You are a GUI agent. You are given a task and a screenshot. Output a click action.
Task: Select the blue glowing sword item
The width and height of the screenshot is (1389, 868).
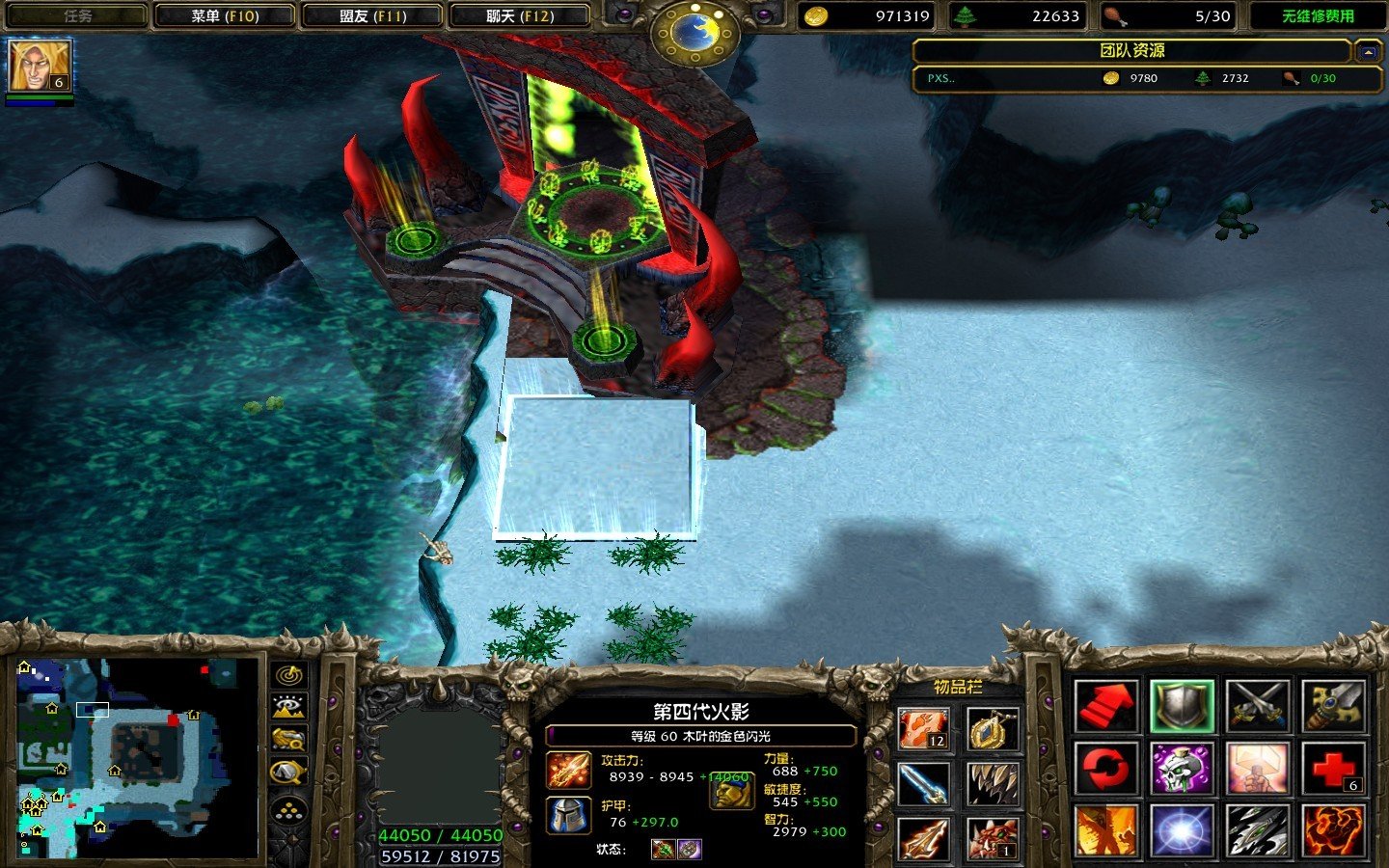[924, 783]
